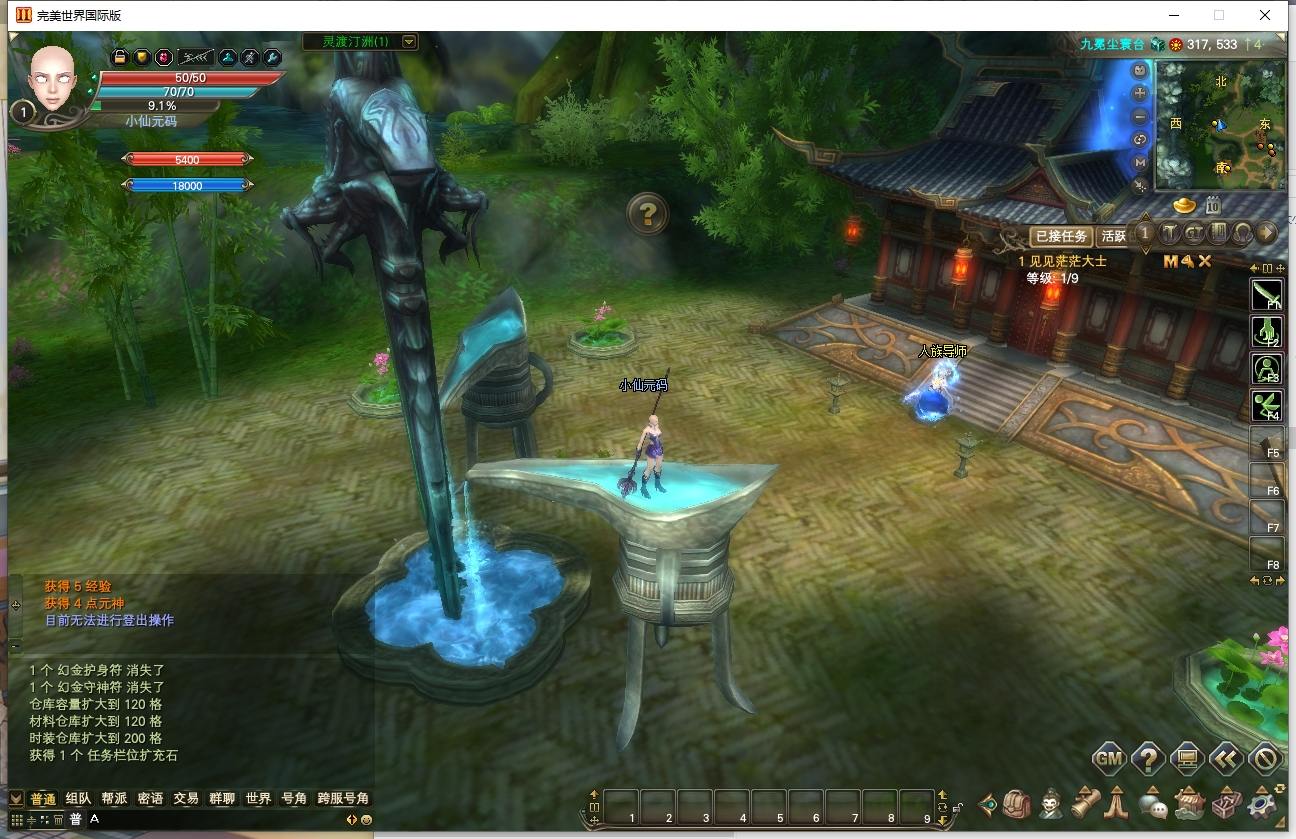Screen dimensions: 1296x839
Task: Open the in-game shop house icon
Action: tap(1190, 805)
